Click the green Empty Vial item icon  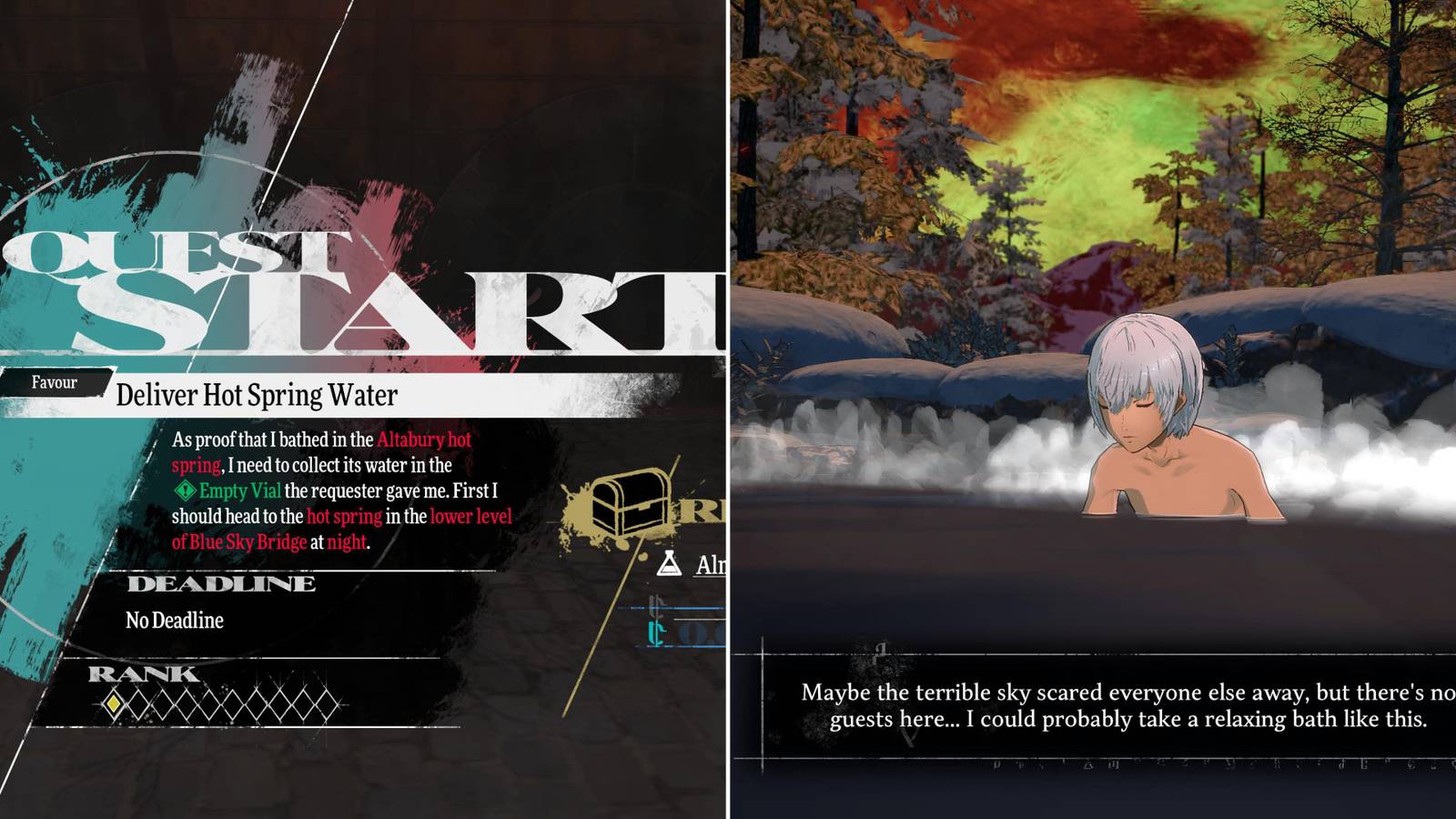187,492
